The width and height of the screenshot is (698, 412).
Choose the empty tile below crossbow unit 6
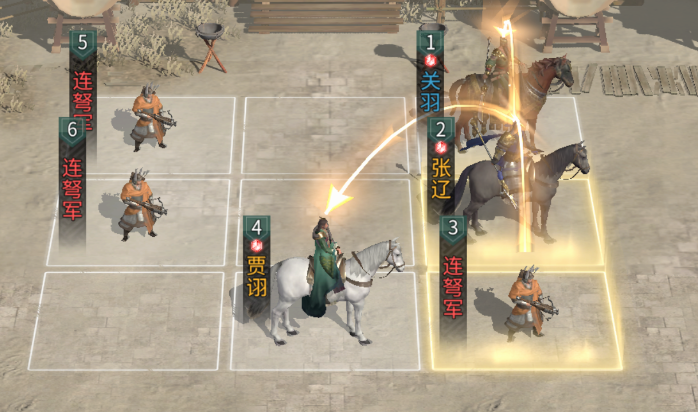128,320
